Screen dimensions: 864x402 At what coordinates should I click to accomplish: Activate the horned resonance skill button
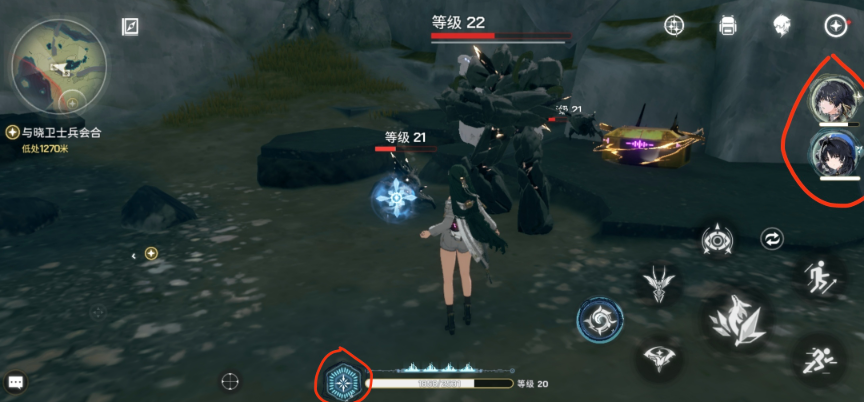[x=660, y=283]
